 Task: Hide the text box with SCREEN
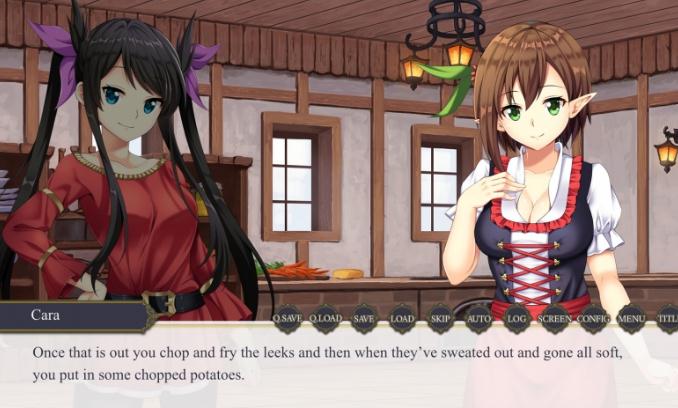554,318
